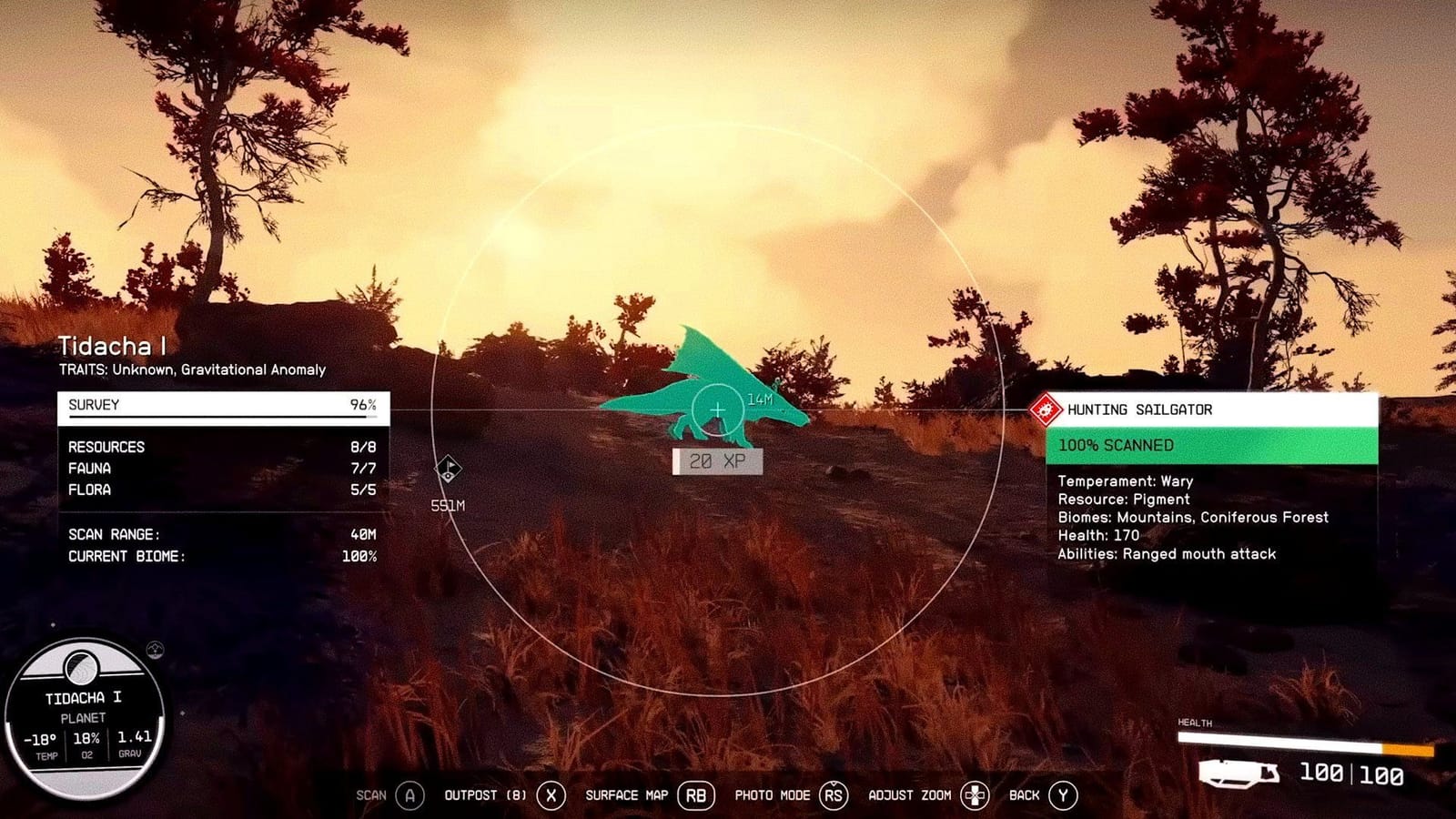
Task: Toggle the scanner targeting reticle on the Sailgator
Action: [x=718, y=409]
